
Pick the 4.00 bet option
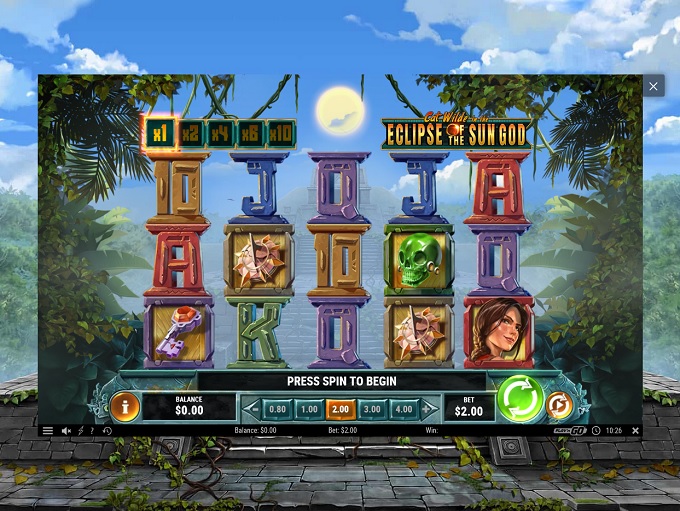[x=403, y=409]
